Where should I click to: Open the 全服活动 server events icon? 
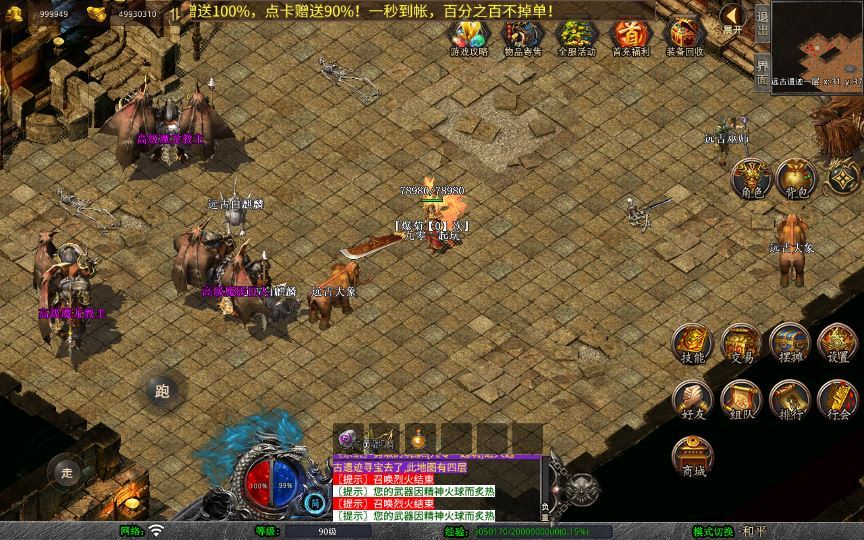[575, 38]
